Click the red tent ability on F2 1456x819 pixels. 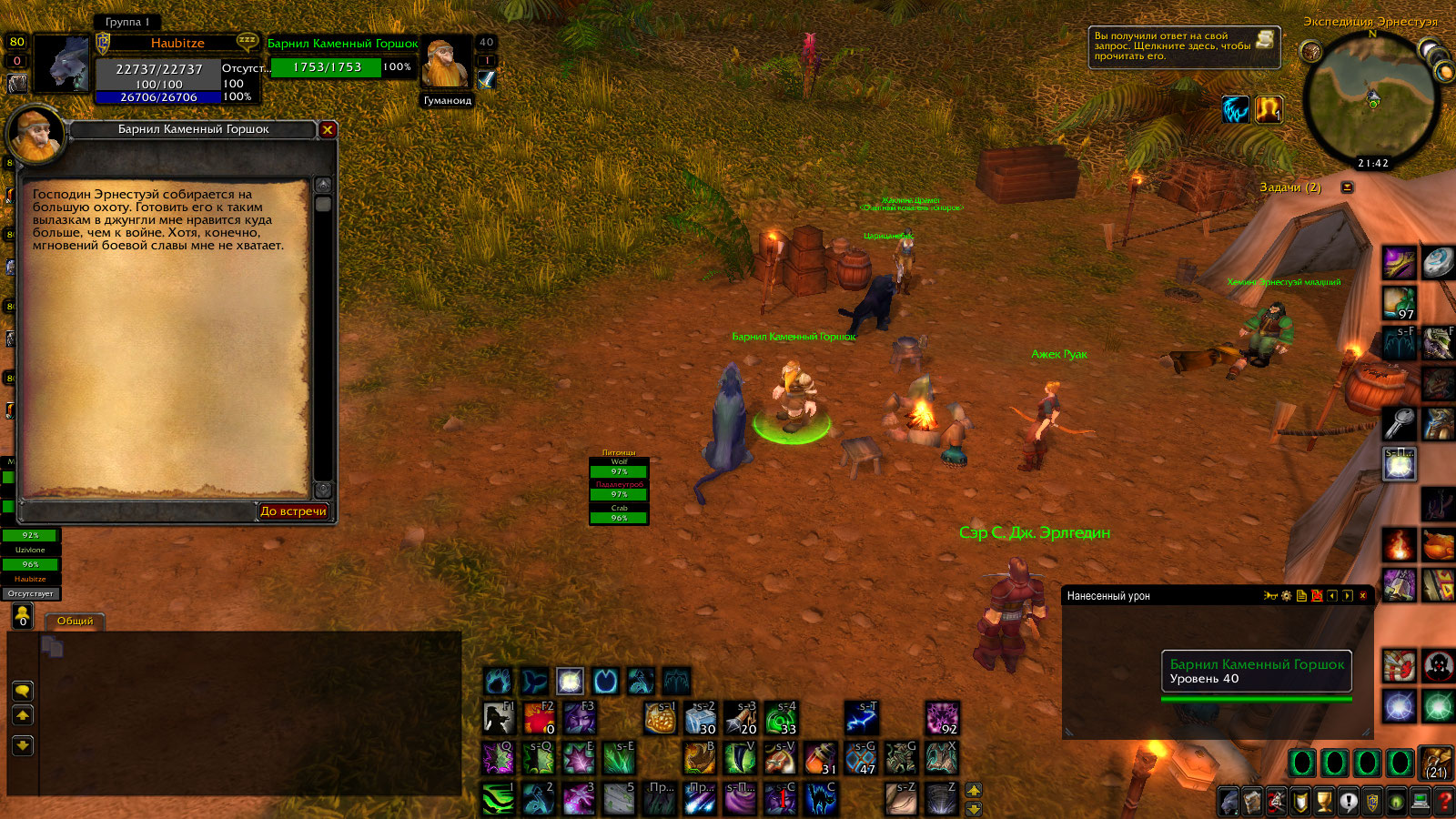[x=539, y=718]
